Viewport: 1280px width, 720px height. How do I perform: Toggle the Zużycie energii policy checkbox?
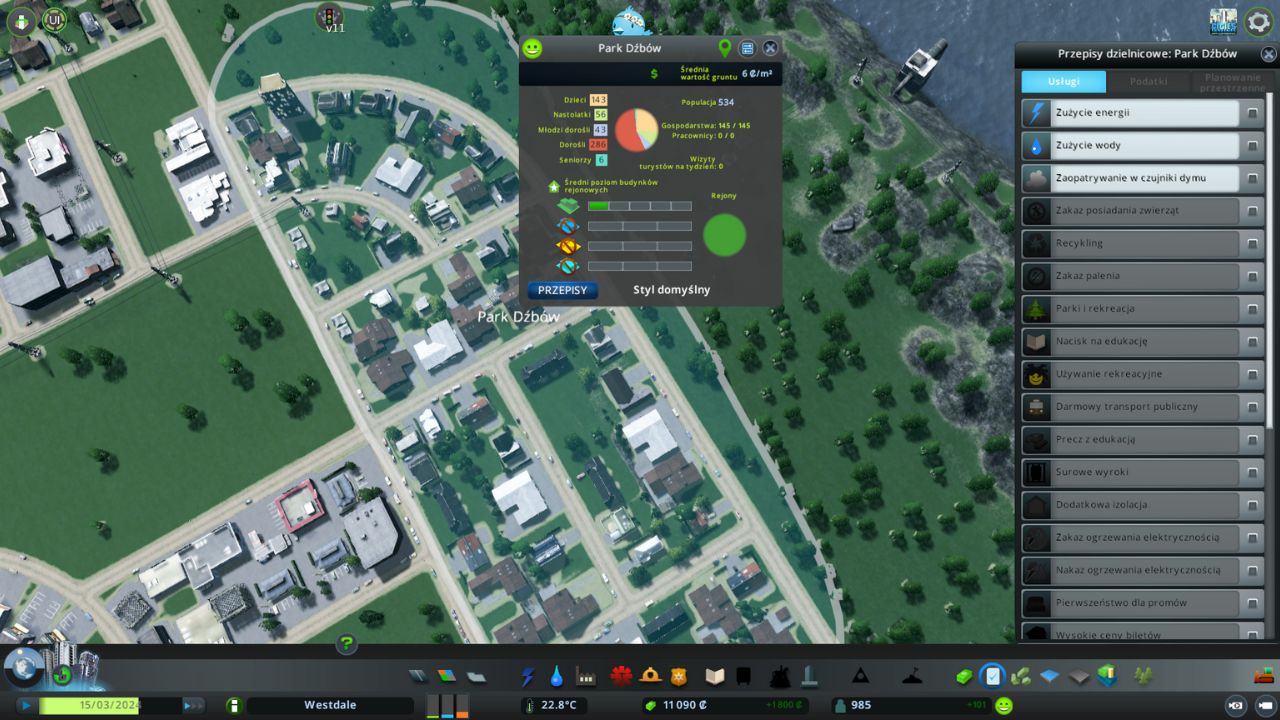1251,113
